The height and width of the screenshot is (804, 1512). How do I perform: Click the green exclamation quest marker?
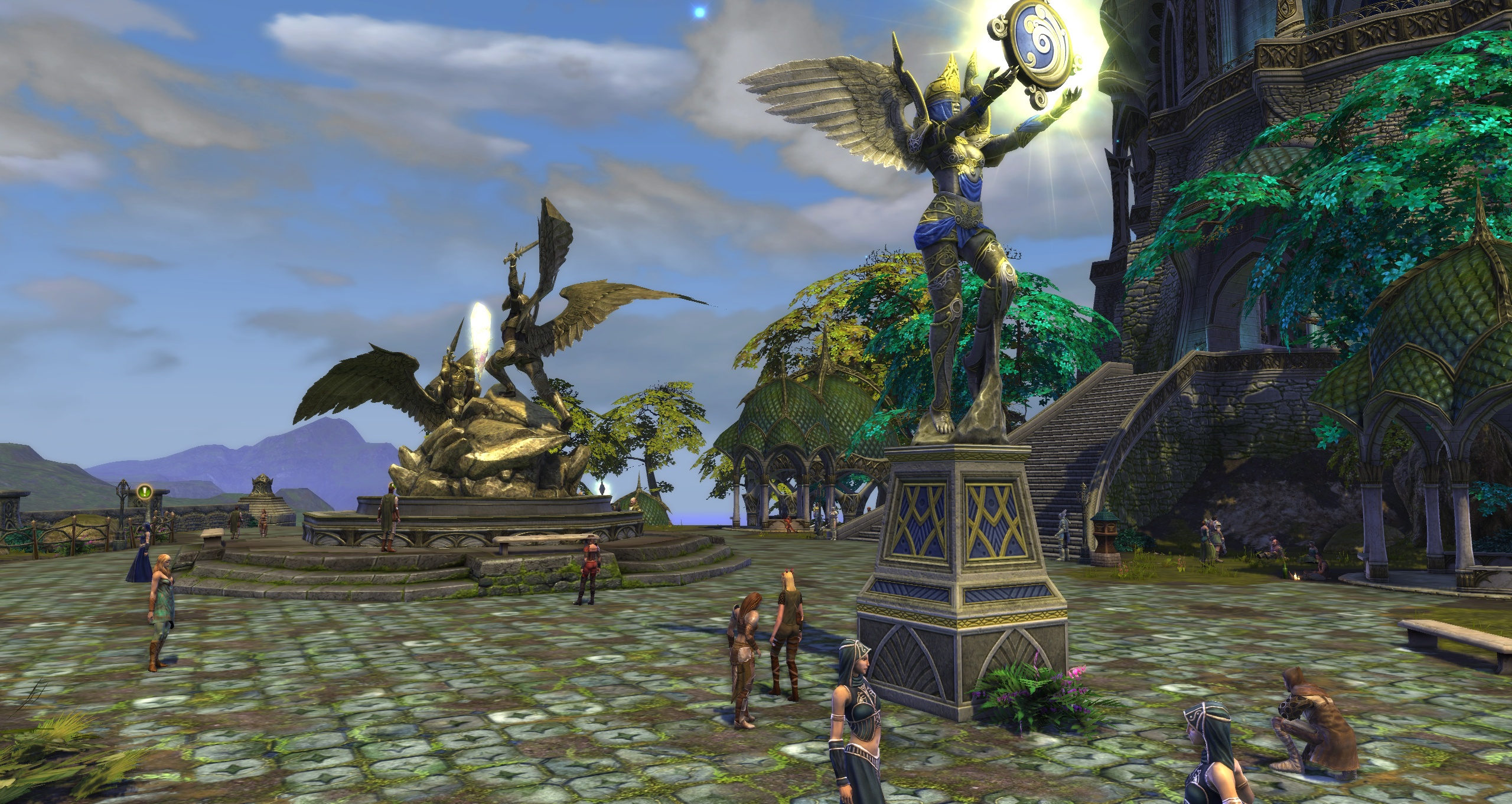point(145,491)
